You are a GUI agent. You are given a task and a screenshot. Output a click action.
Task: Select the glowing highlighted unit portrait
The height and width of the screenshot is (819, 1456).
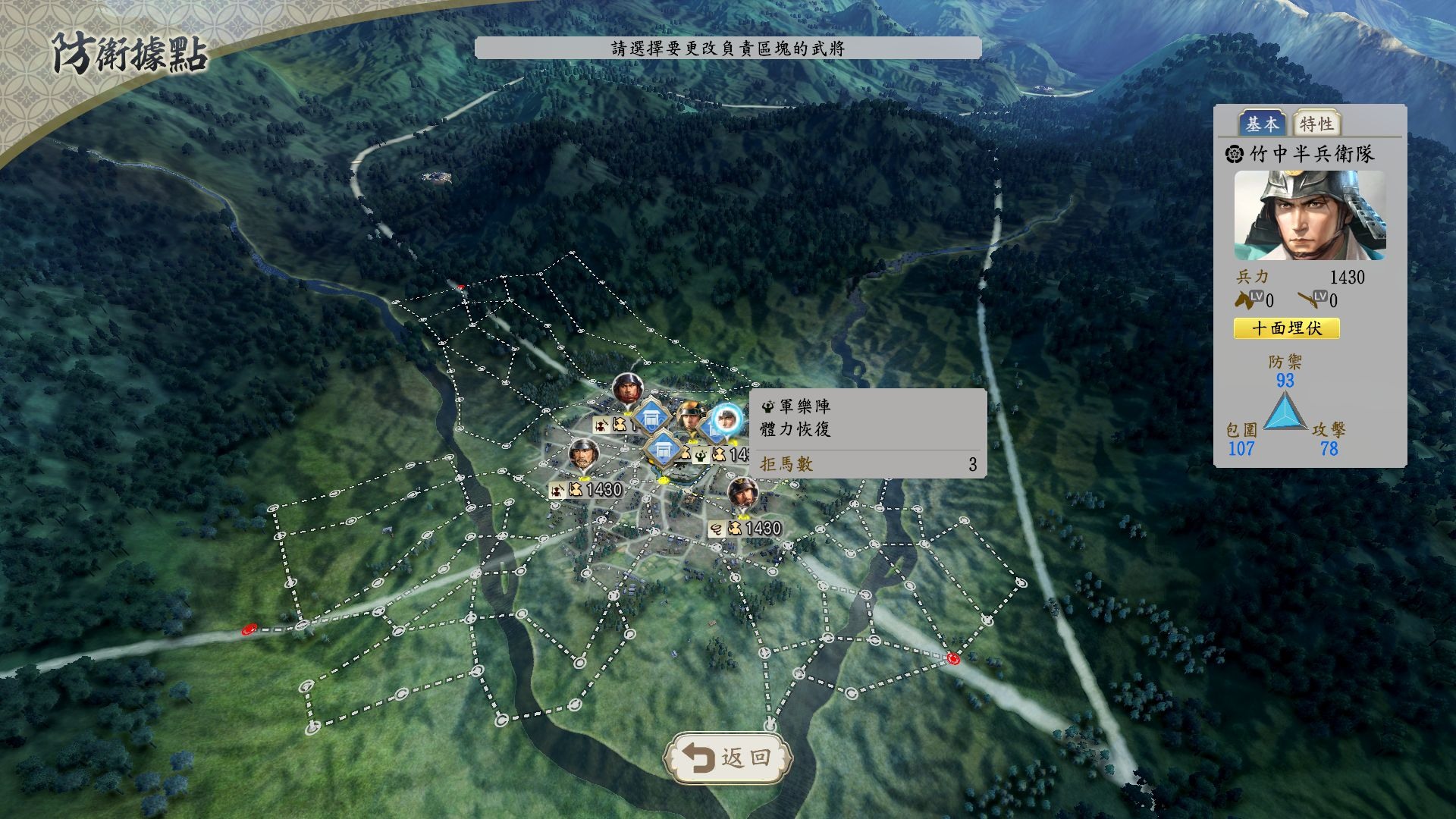tap(727, 420)
